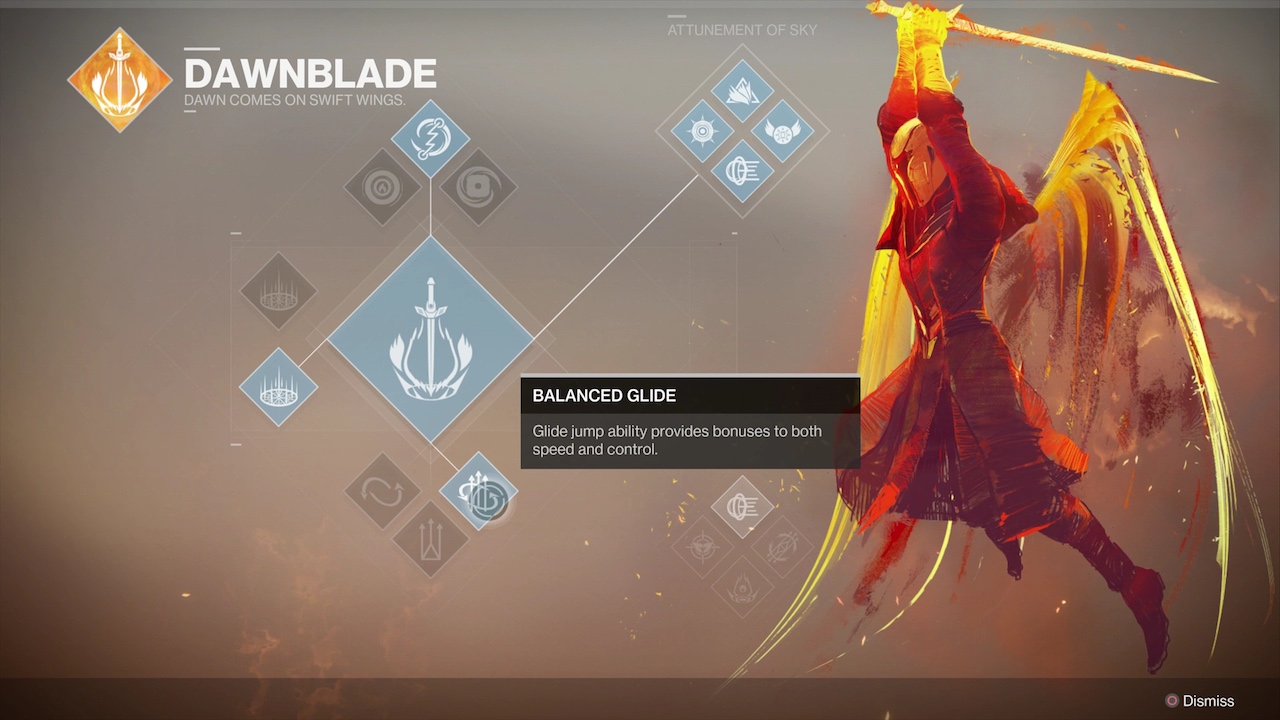Select the faded crosshair perk in lower attunement
This screenshot has height=720, width=1280.
coord(702,547)
